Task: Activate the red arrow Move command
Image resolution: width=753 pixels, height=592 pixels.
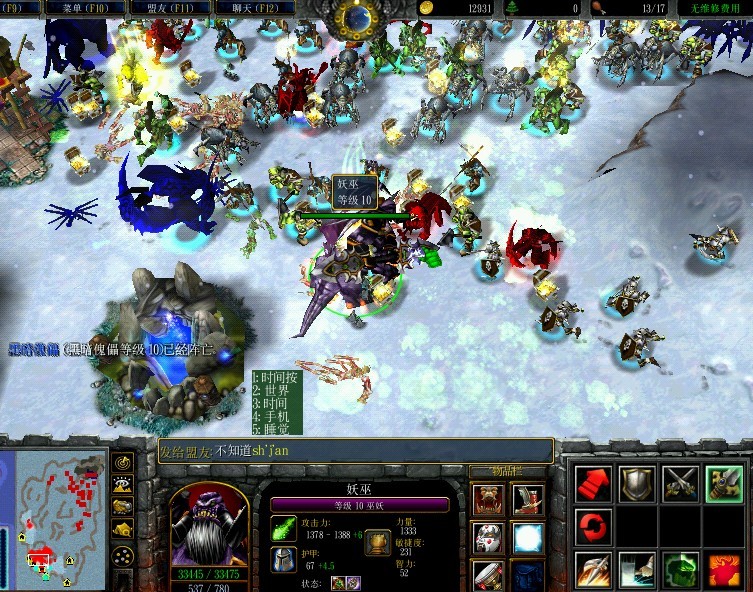Action: [592, 484]
